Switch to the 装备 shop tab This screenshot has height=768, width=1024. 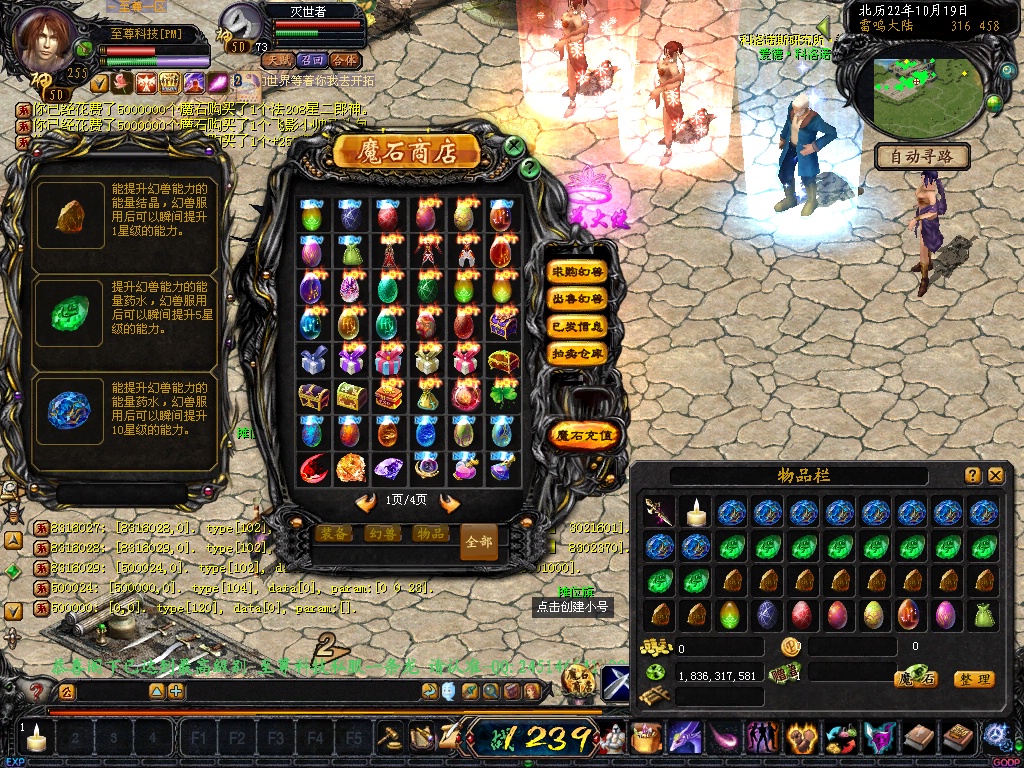coord(335,534)
